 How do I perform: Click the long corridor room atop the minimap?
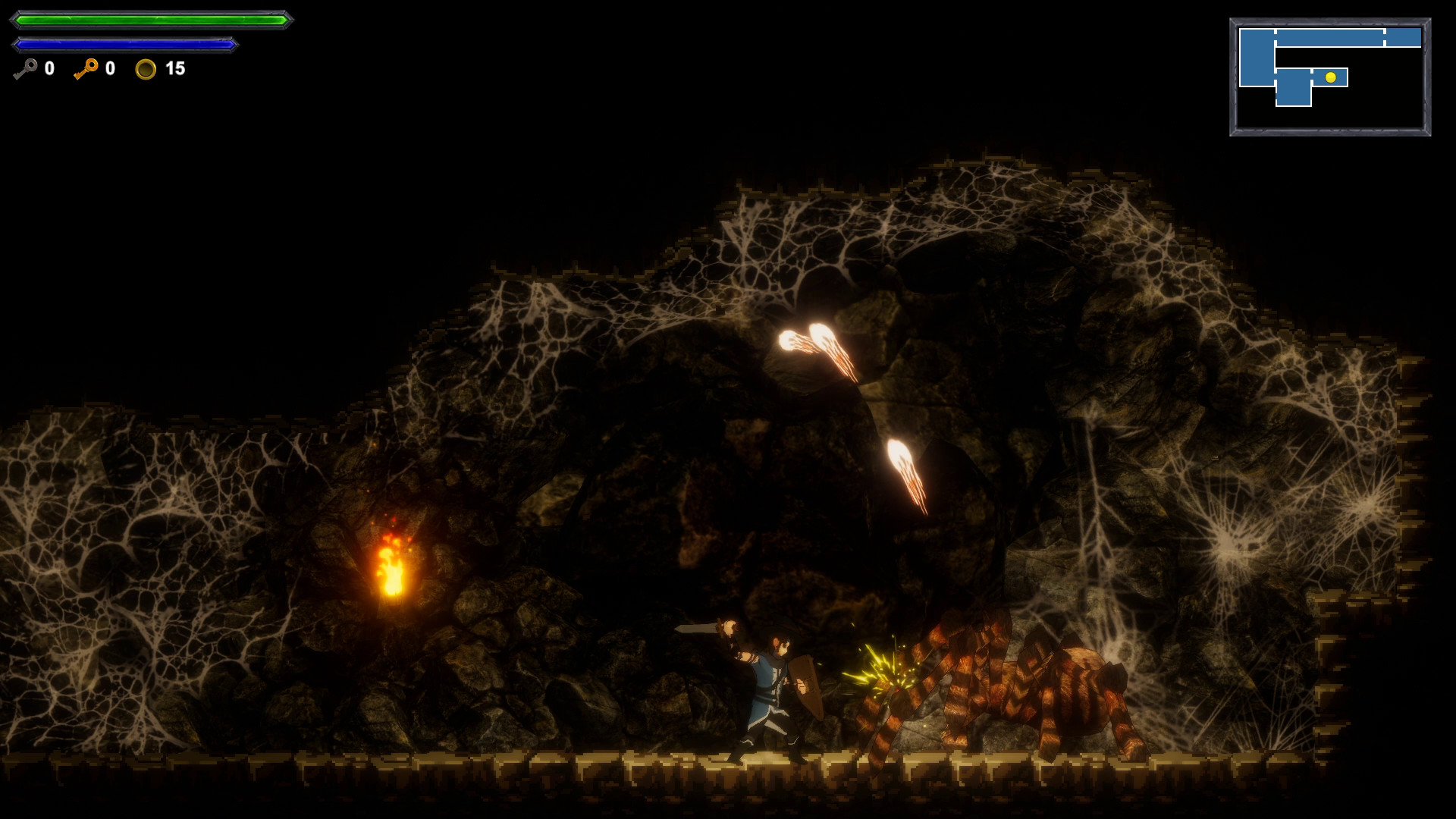point(1329,36)
